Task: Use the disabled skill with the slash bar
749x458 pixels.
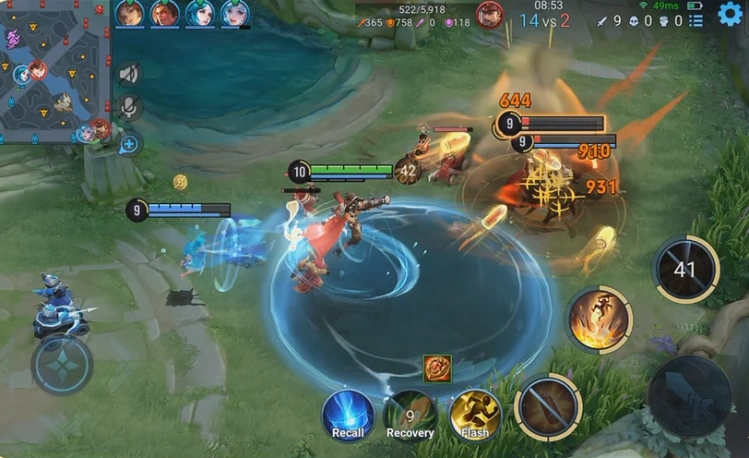Action: pos(547,406)
